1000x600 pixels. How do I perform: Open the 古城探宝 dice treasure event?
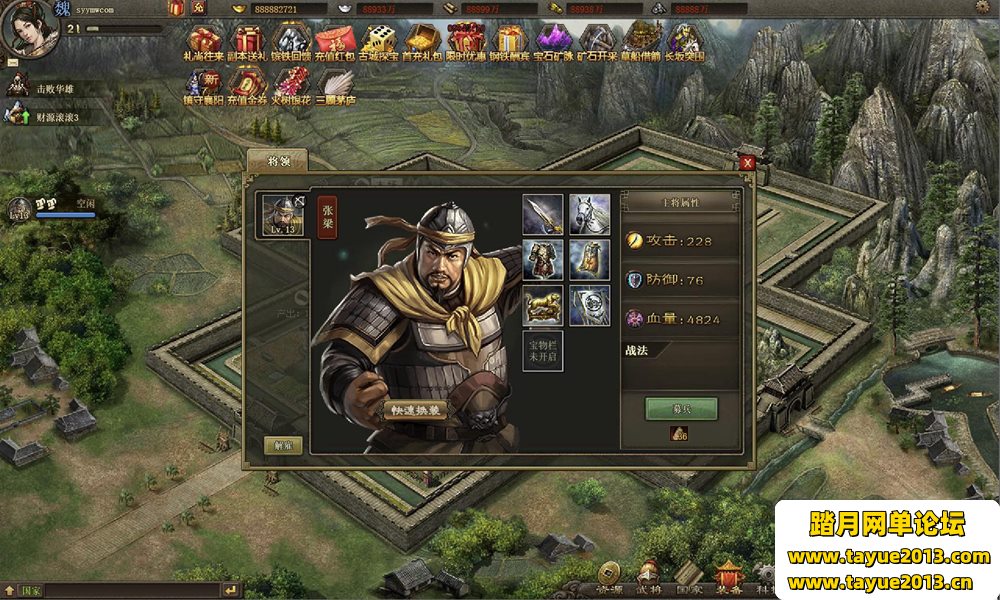click(378, 44)
